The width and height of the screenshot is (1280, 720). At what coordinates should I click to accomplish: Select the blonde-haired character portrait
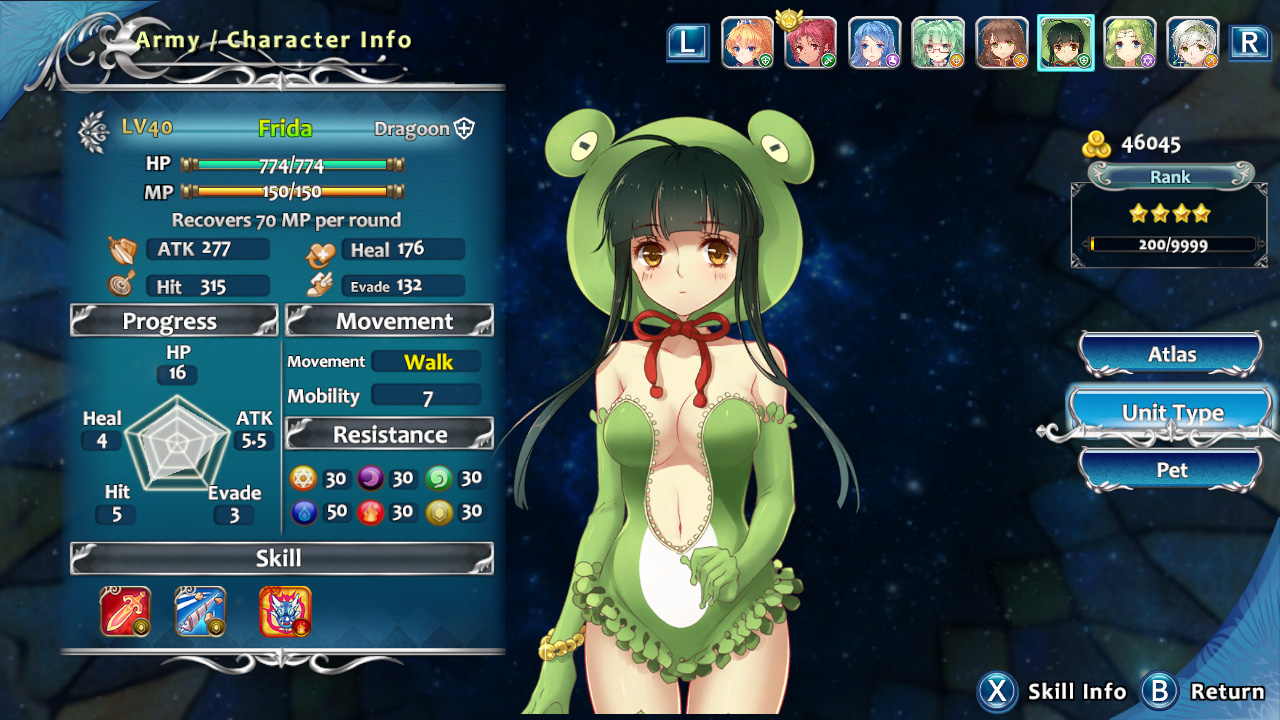tap(747, 43)
